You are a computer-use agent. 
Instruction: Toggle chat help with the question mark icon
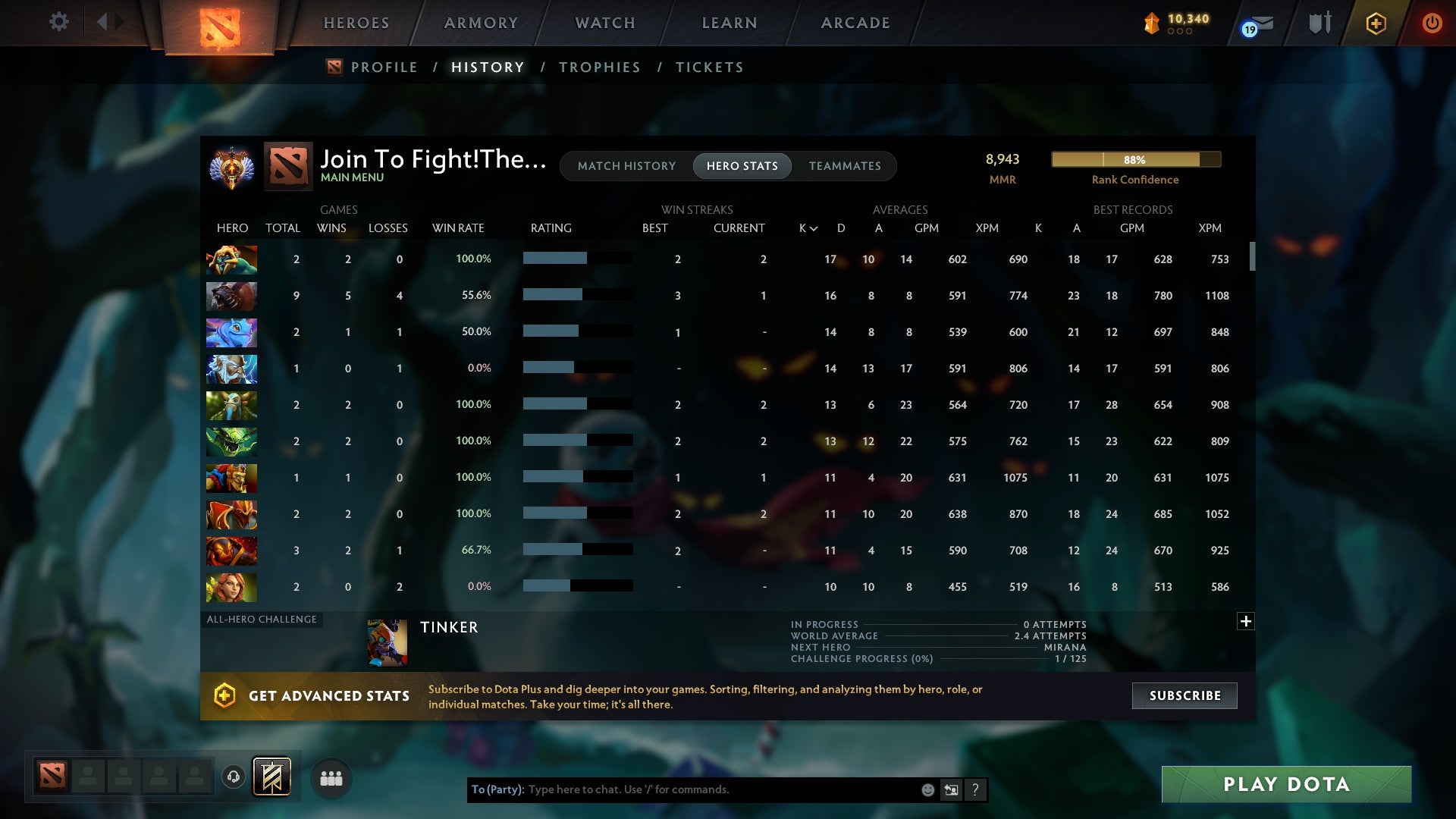pos(976,789)
